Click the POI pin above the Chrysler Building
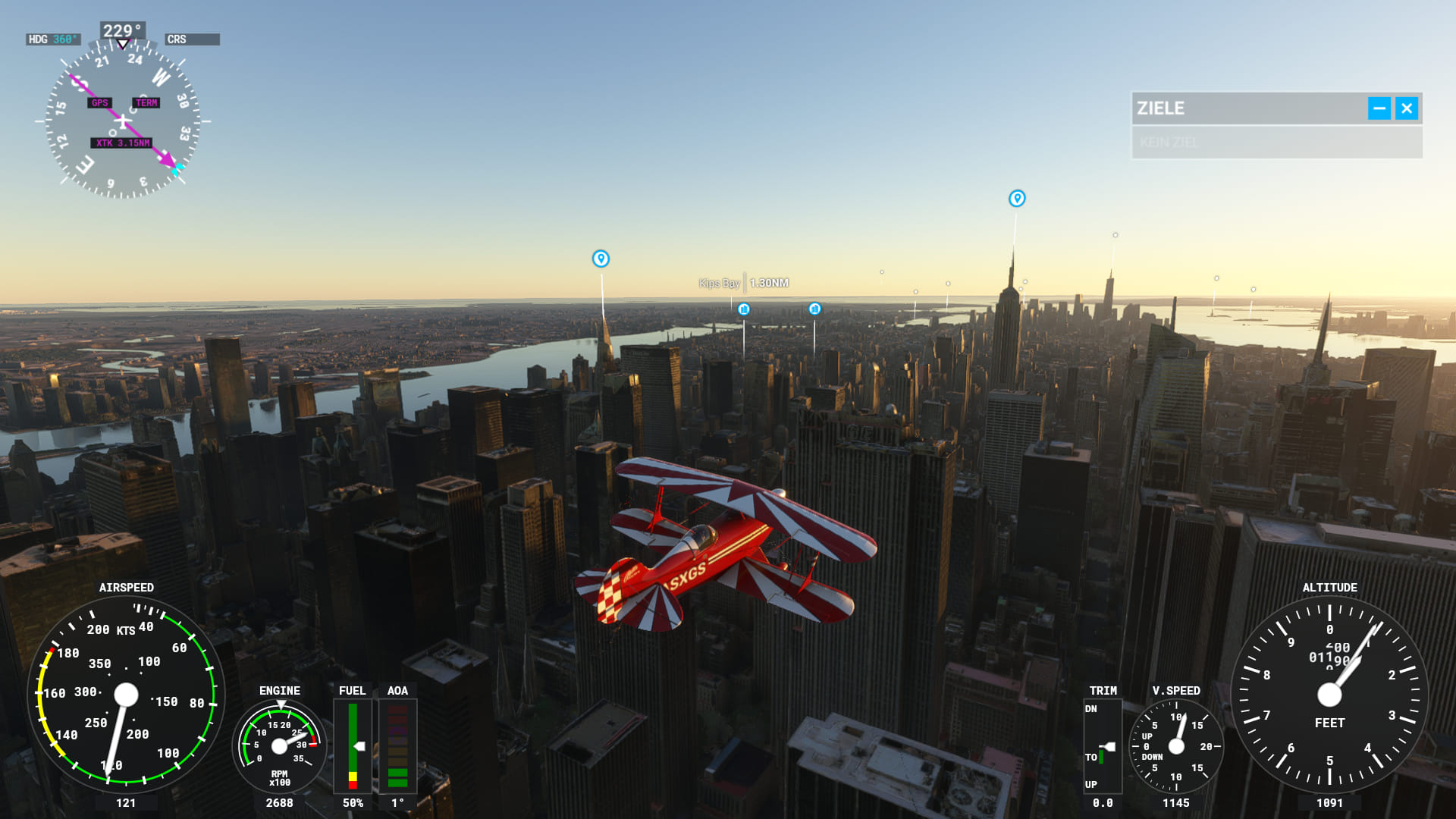Viewport: 1456px width, 819px height. tap(601, 259)
